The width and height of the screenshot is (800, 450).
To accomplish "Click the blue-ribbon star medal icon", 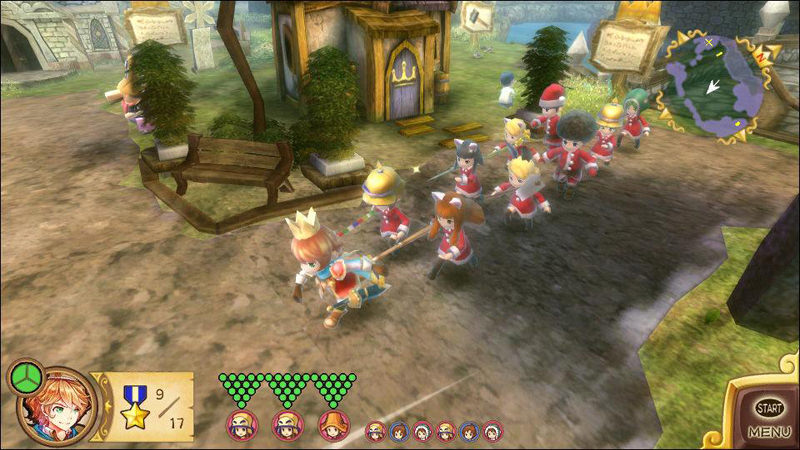I will 134,405.
